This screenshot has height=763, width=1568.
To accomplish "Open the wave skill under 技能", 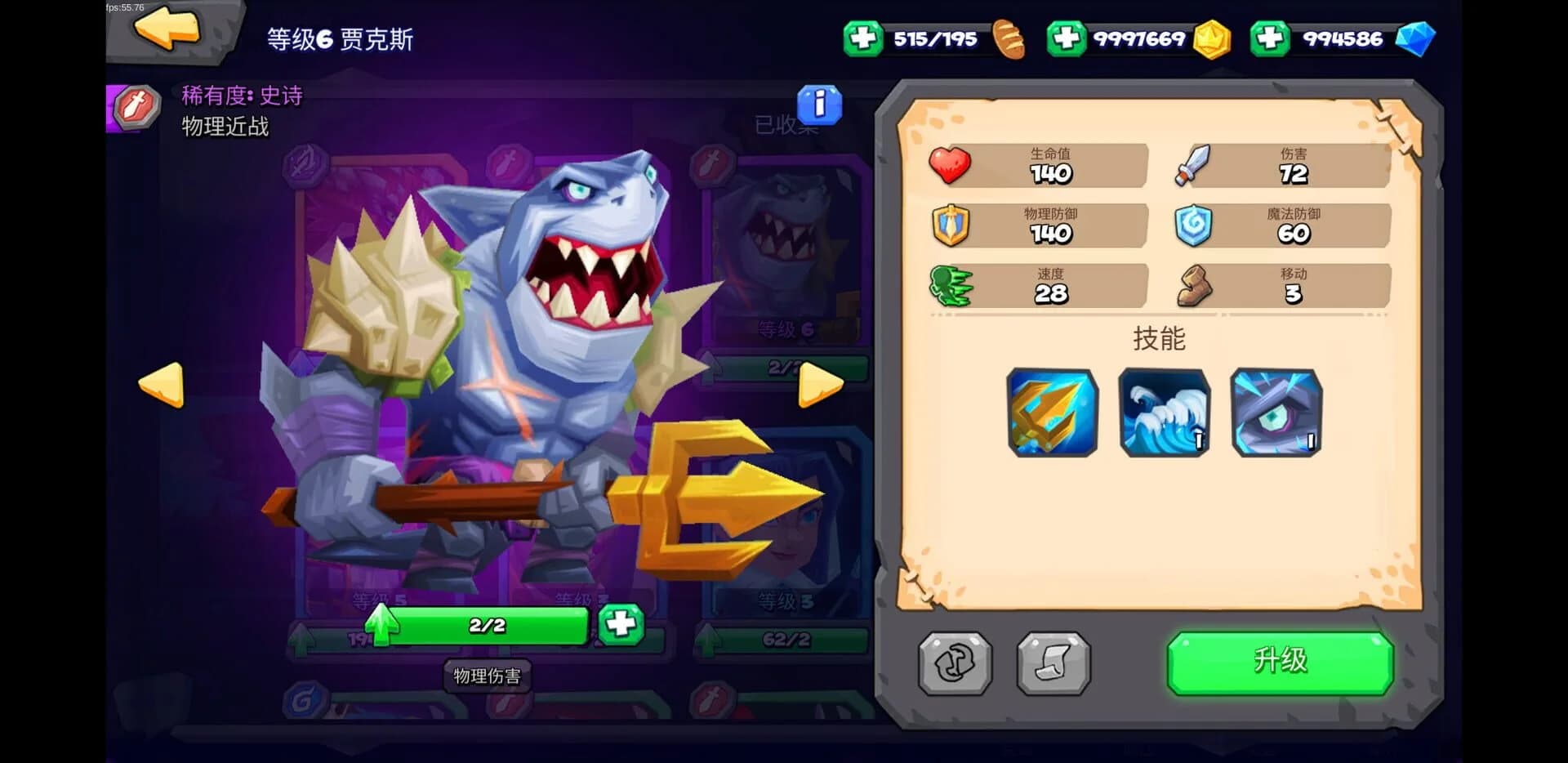I will point(1165,415).
